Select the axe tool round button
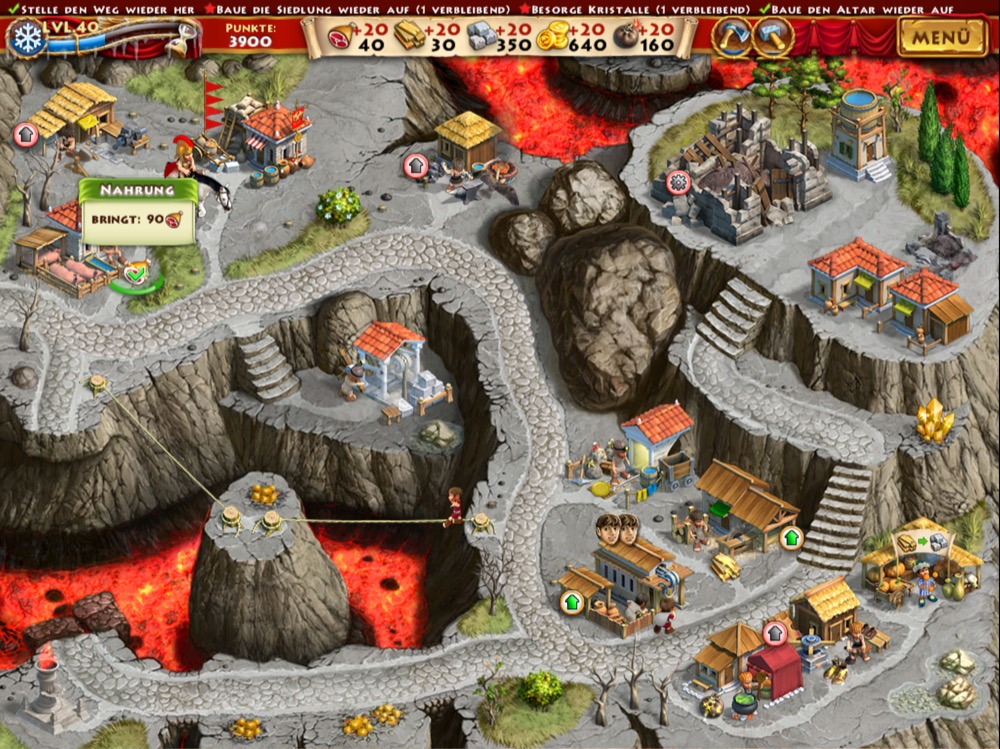 [731, 37]
